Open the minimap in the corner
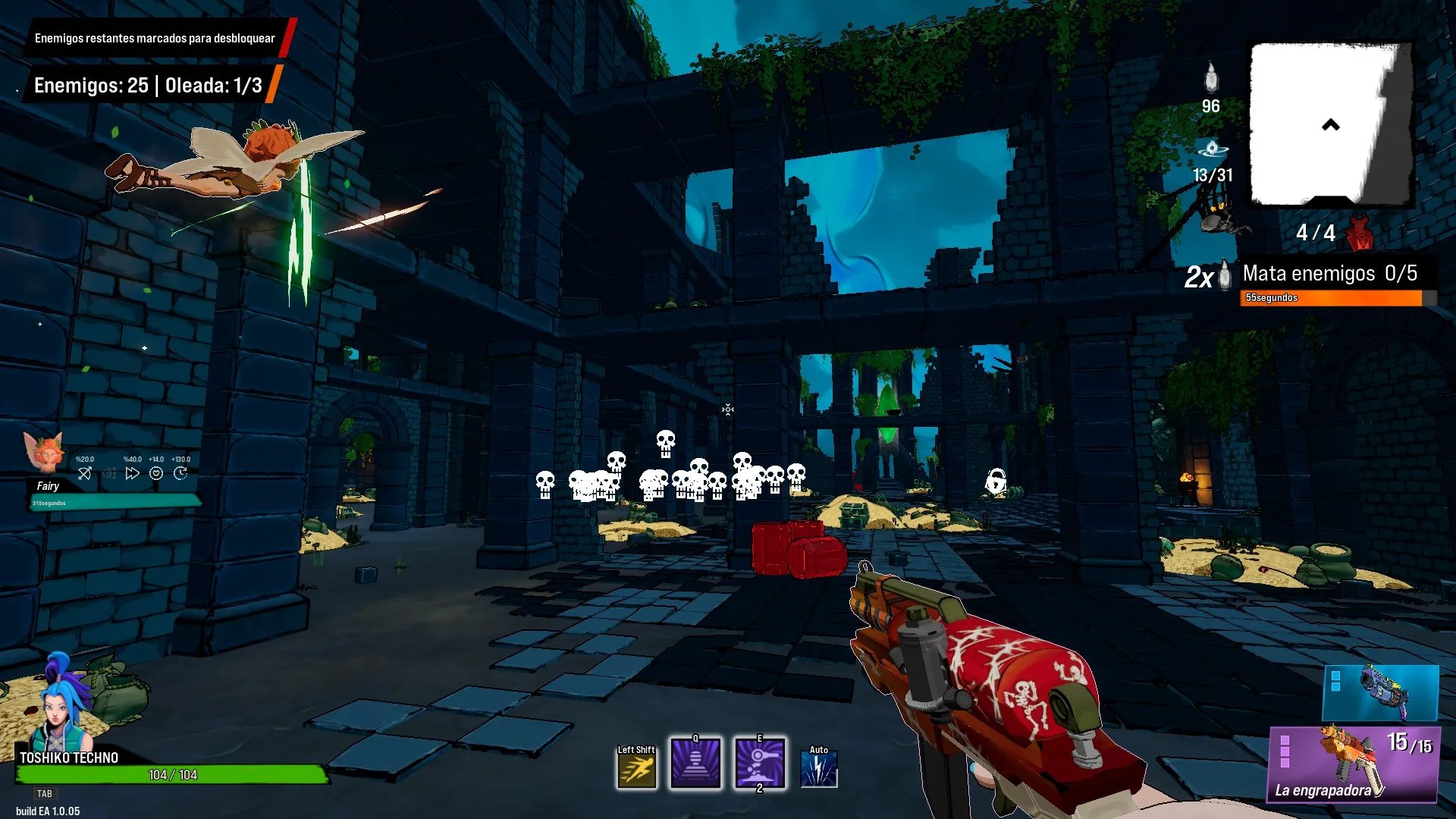Viewport: 1456px width, 819px height. point(1331,124)
